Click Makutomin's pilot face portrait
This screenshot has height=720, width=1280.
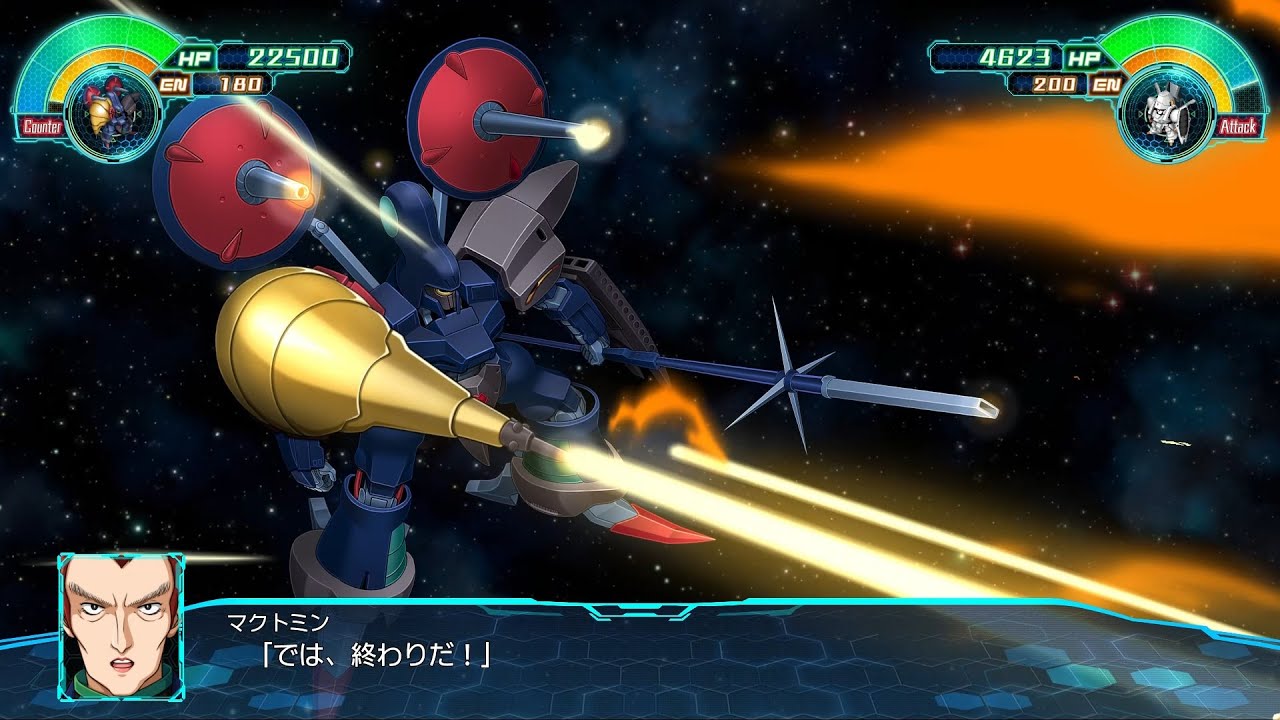pos(121,613)
